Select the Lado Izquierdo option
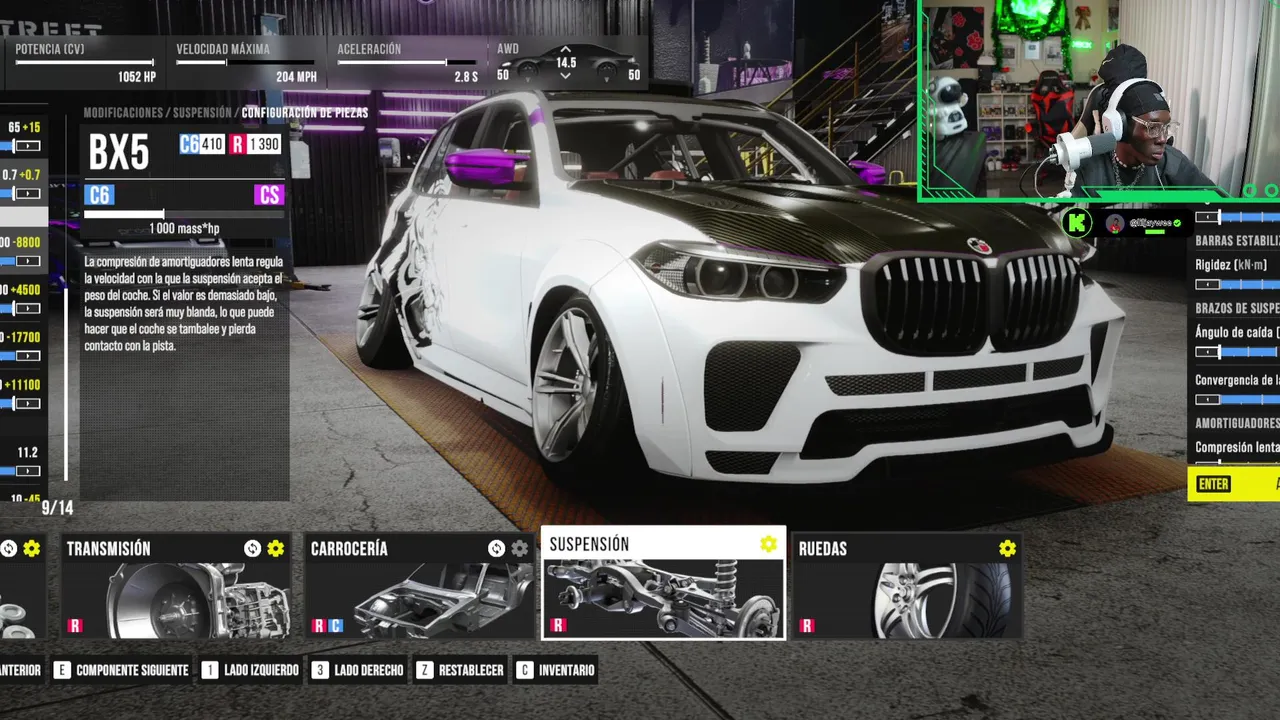This screenshot has width=1280, height=720. coord(250,670)
